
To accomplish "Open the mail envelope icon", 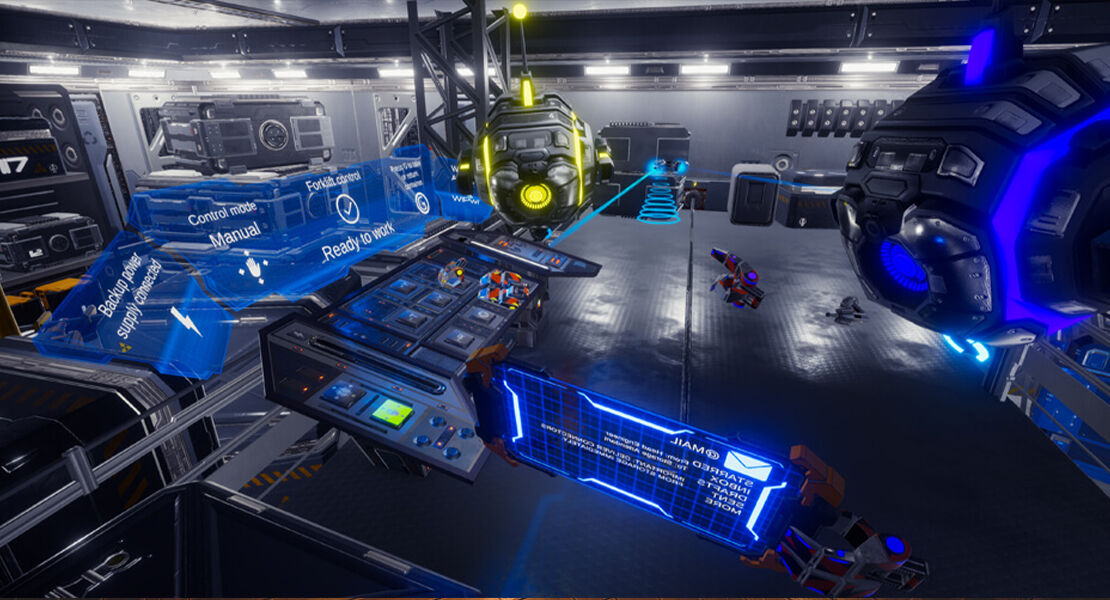I will (x=748, y=466).
